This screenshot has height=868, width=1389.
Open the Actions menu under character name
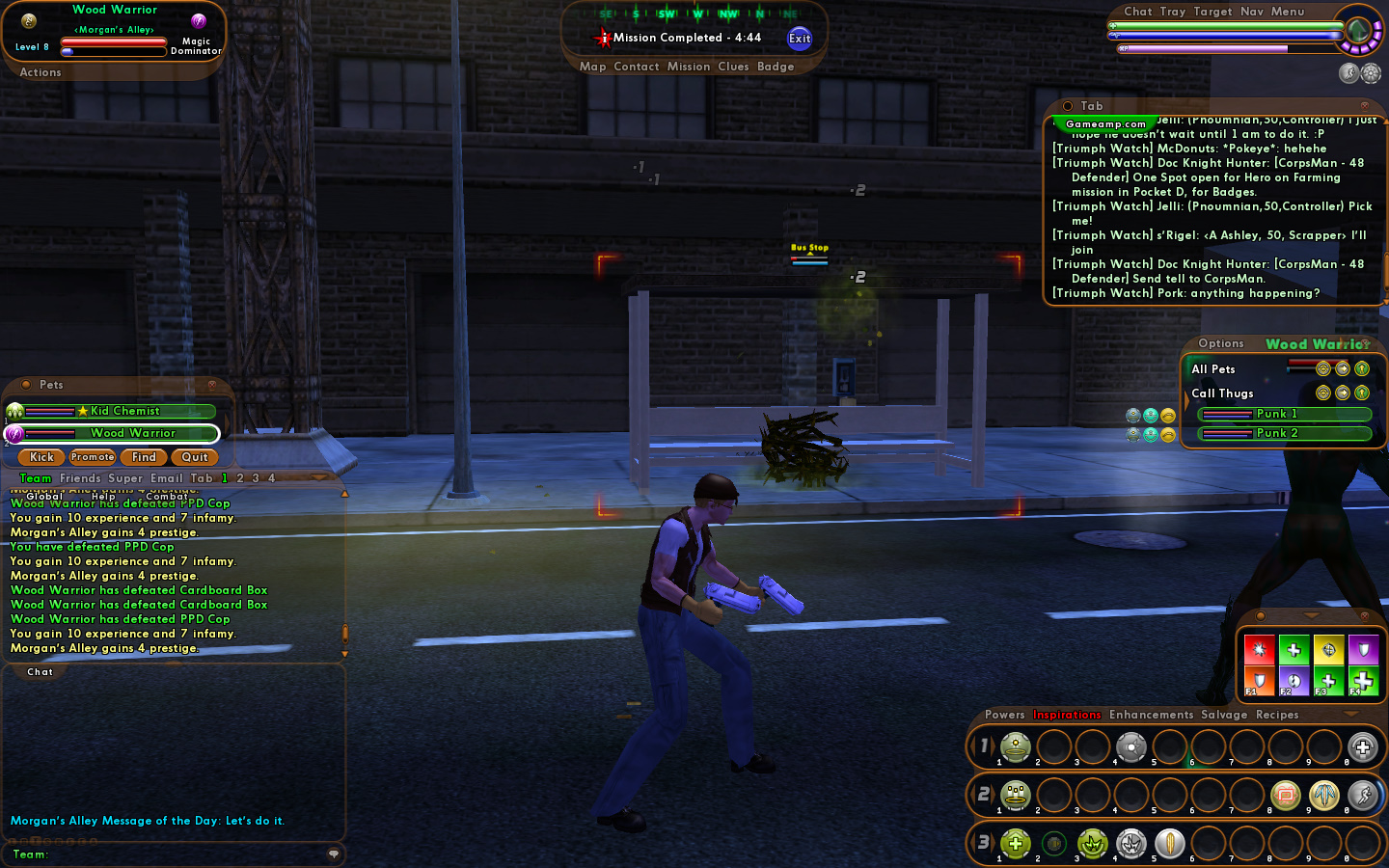pos(41,72)
